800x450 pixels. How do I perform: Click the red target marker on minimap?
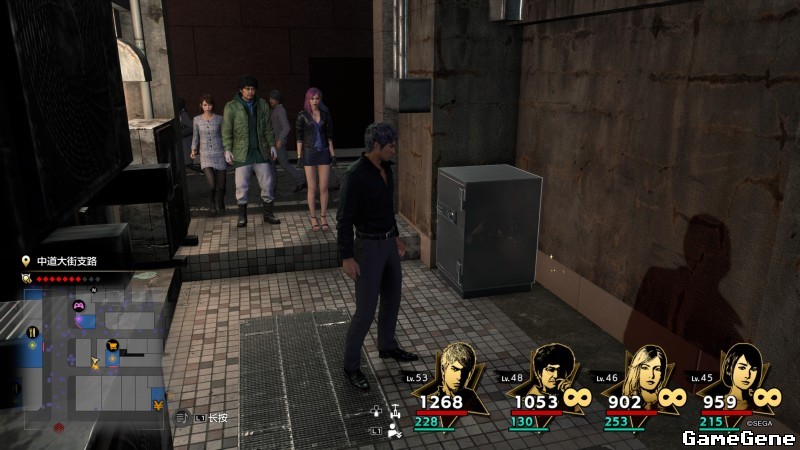[x=59, y=427]
